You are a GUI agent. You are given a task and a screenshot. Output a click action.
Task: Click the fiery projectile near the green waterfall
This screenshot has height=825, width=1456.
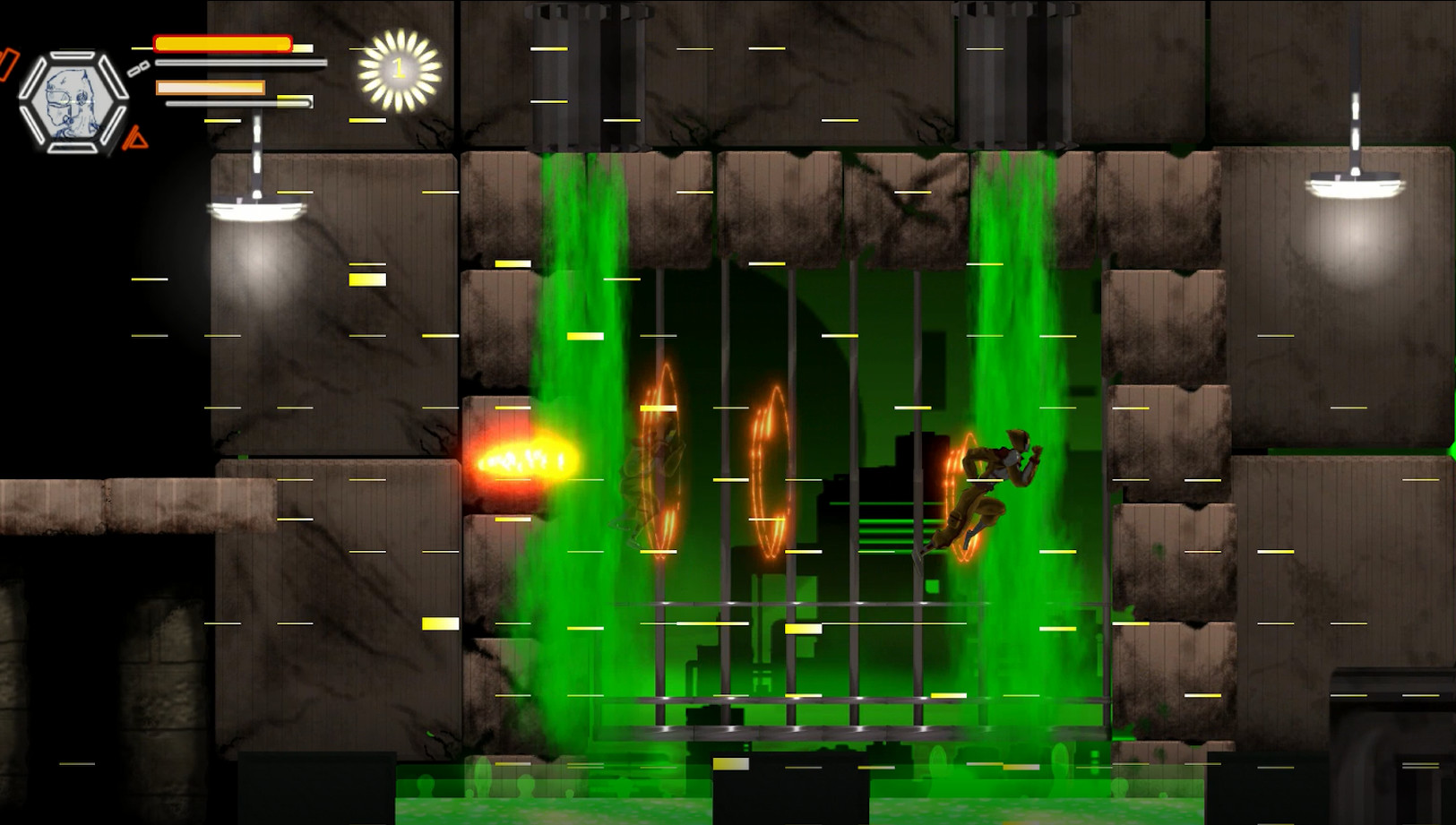coord(524,460)
